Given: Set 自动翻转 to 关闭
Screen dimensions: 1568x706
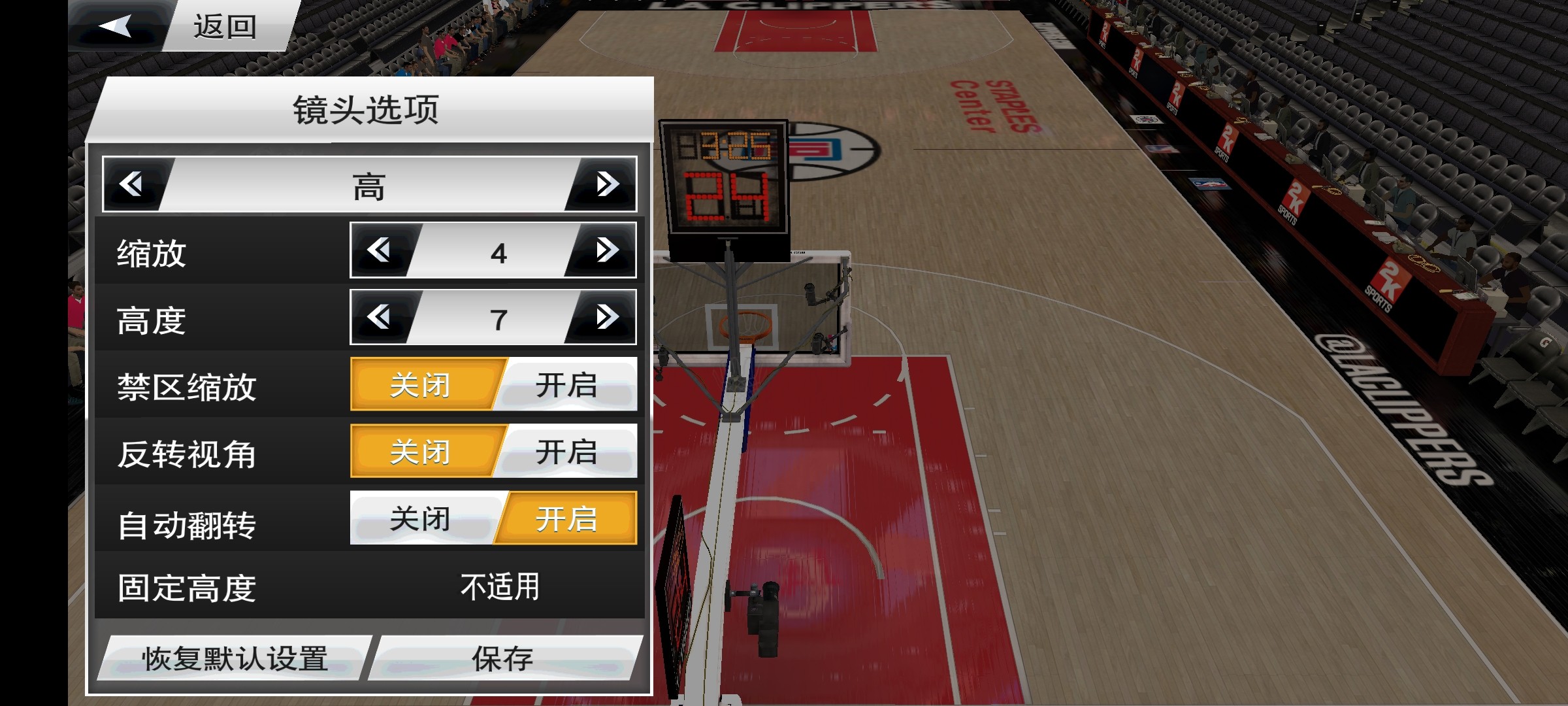Looking at the screenshot, I should click(x=421, y=519).
